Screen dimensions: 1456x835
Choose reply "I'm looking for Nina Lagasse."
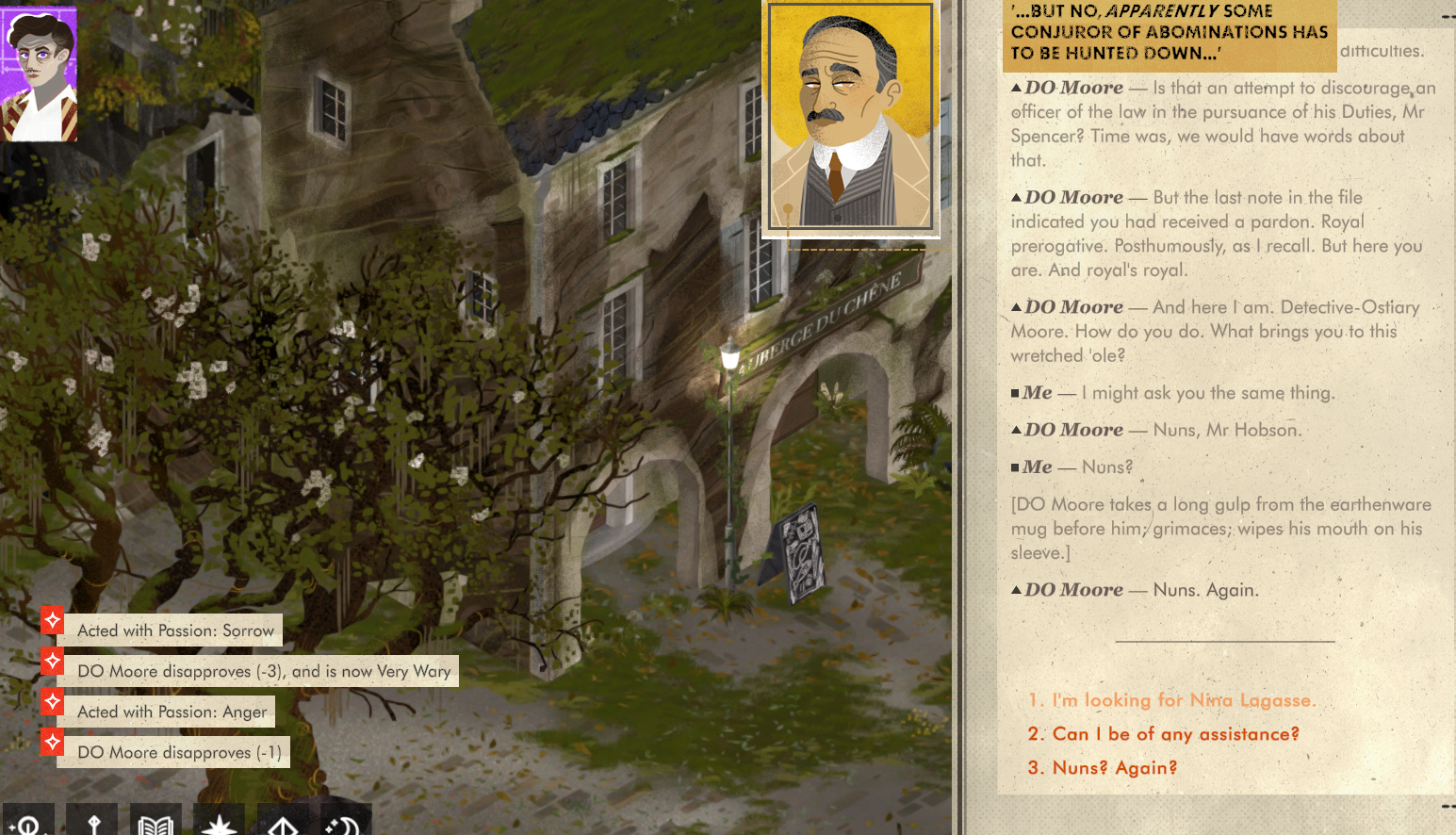pyautogui.click(x=1171, y=700)
